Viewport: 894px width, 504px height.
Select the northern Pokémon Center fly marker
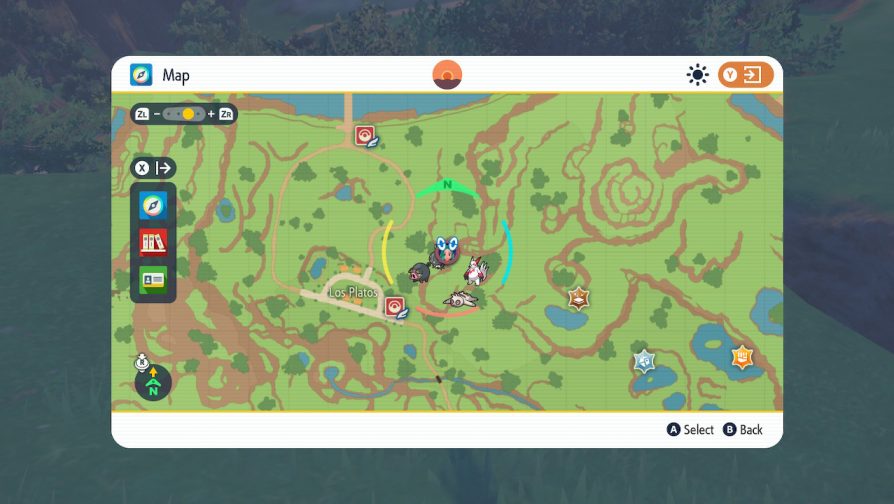(366, 136)
